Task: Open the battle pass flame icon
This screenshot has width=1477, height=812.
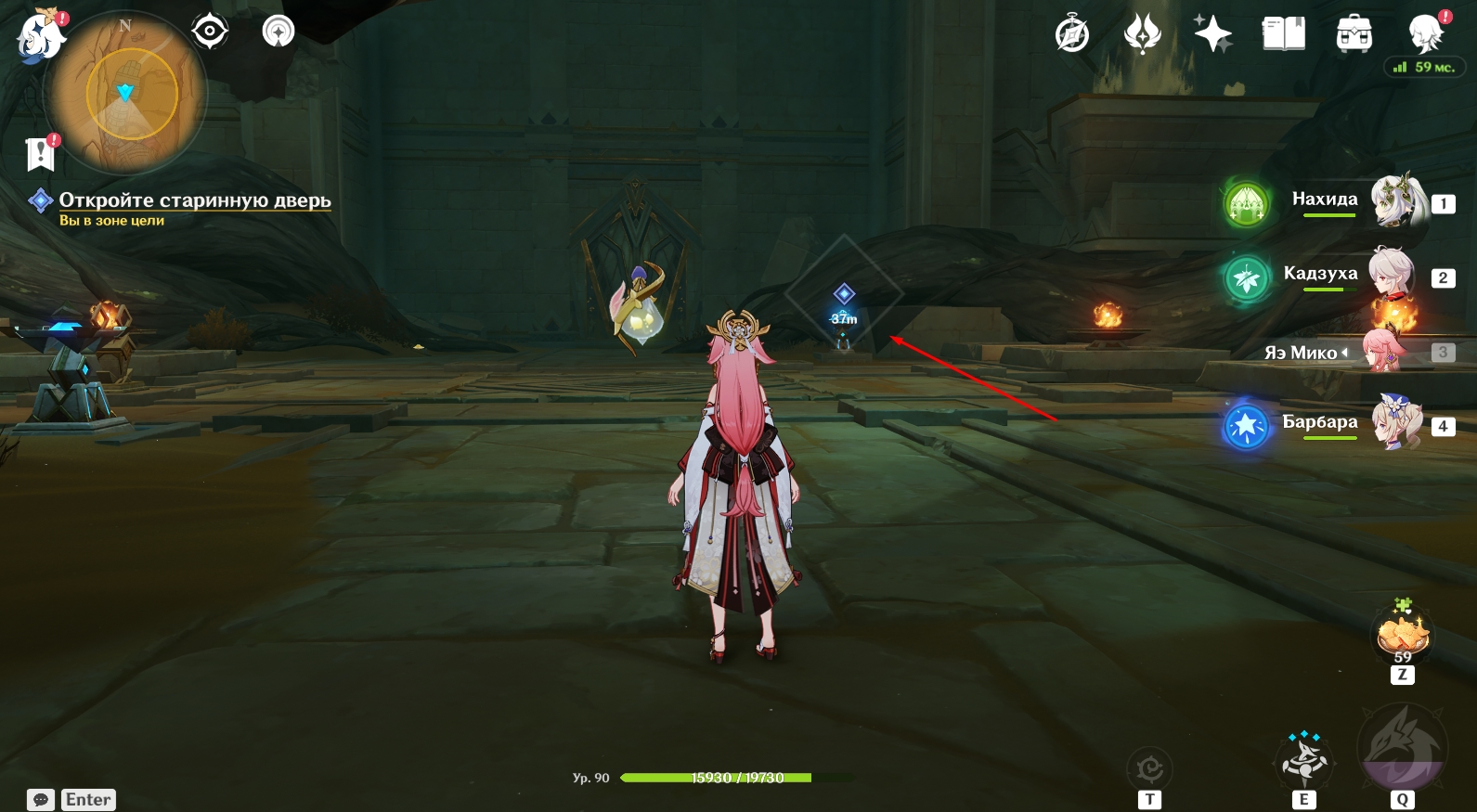Action: click(1142, 34)
